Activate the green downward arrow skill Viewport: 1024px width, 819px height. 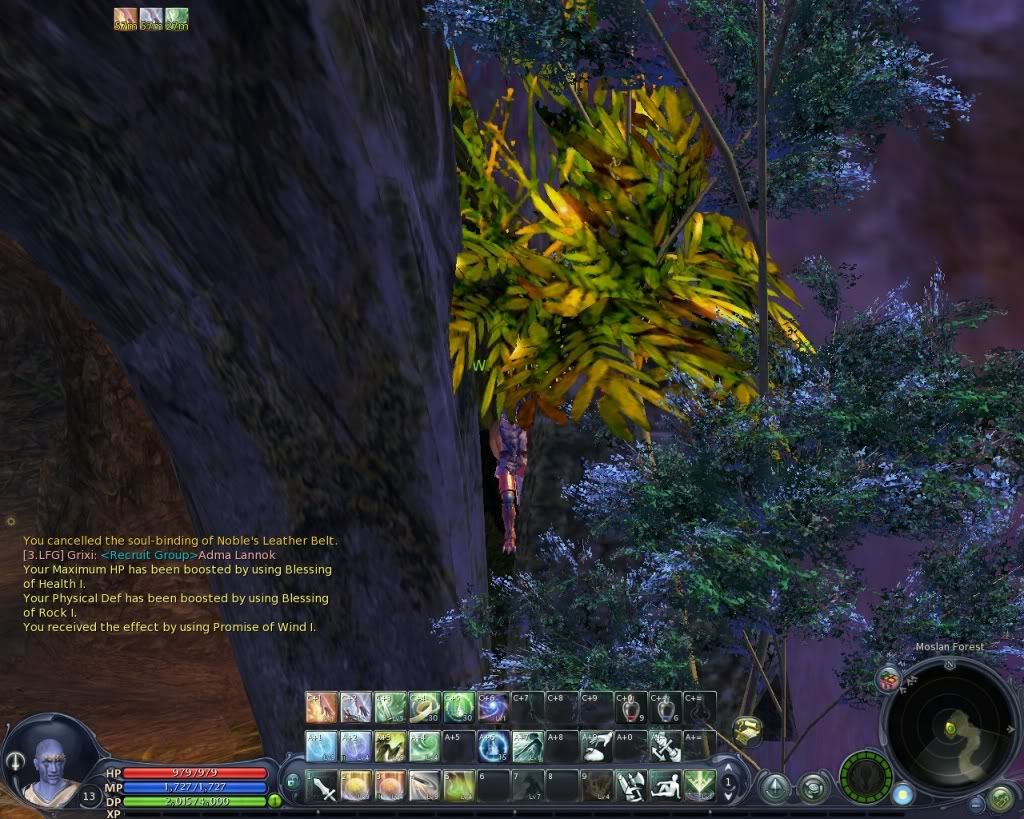click(x=698, y=785)
